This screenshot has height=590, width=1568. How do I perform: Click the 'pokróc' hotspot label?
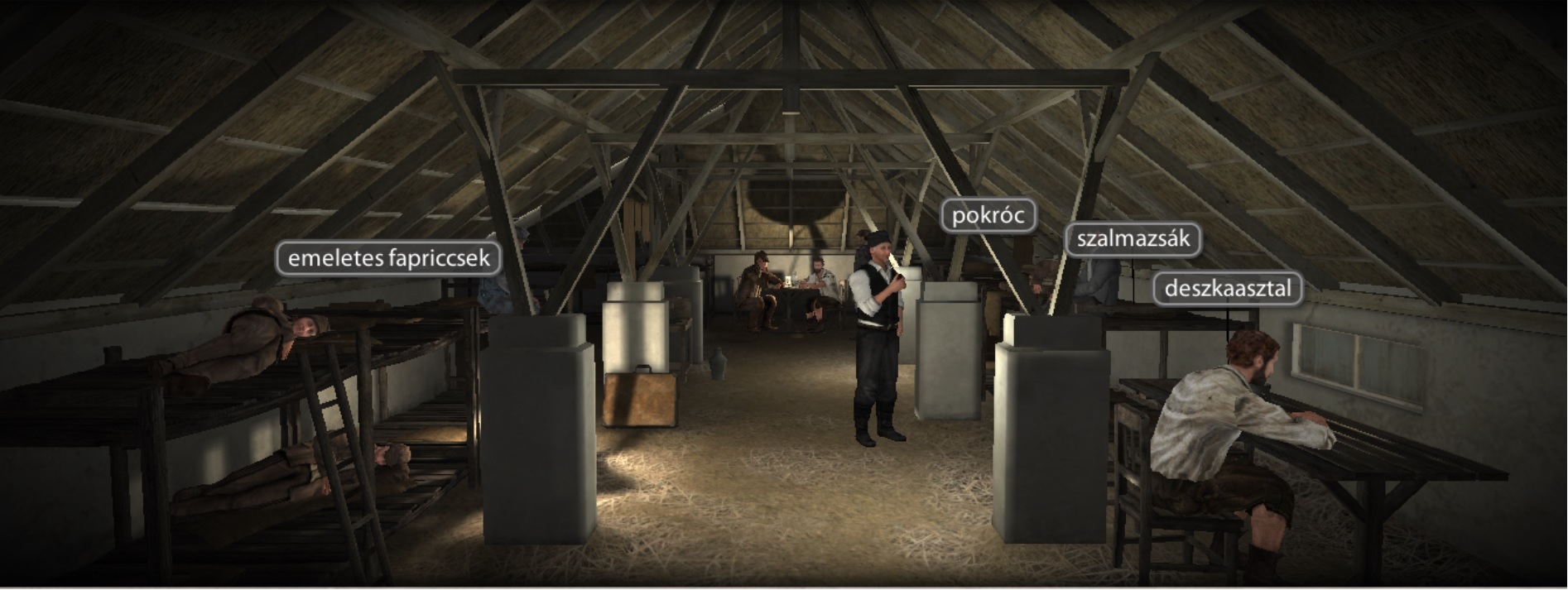coord(988,216)
